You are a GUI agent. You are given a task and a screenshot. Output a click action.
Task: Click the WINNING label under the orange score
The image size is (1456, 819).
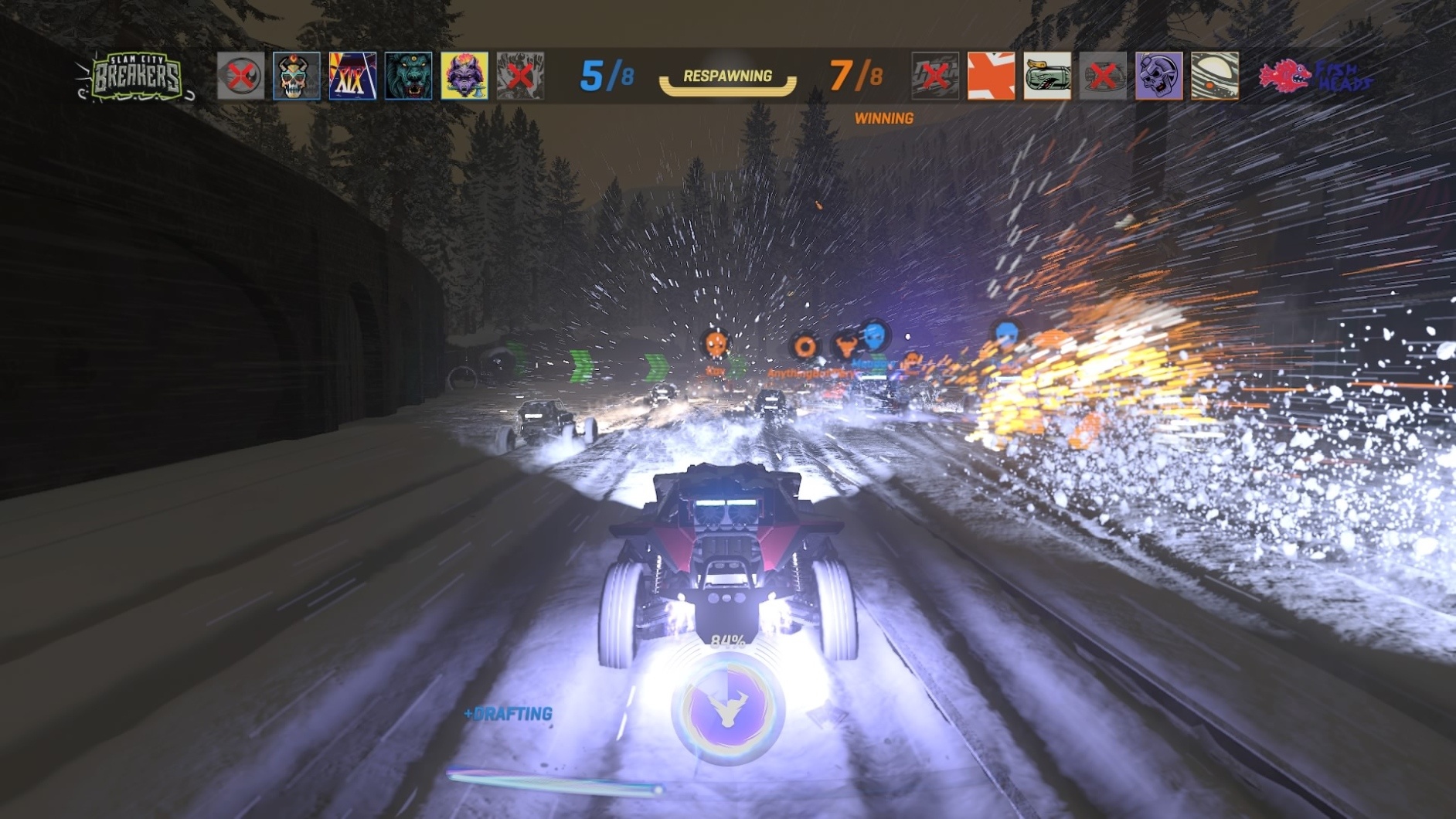pos(884,119)
